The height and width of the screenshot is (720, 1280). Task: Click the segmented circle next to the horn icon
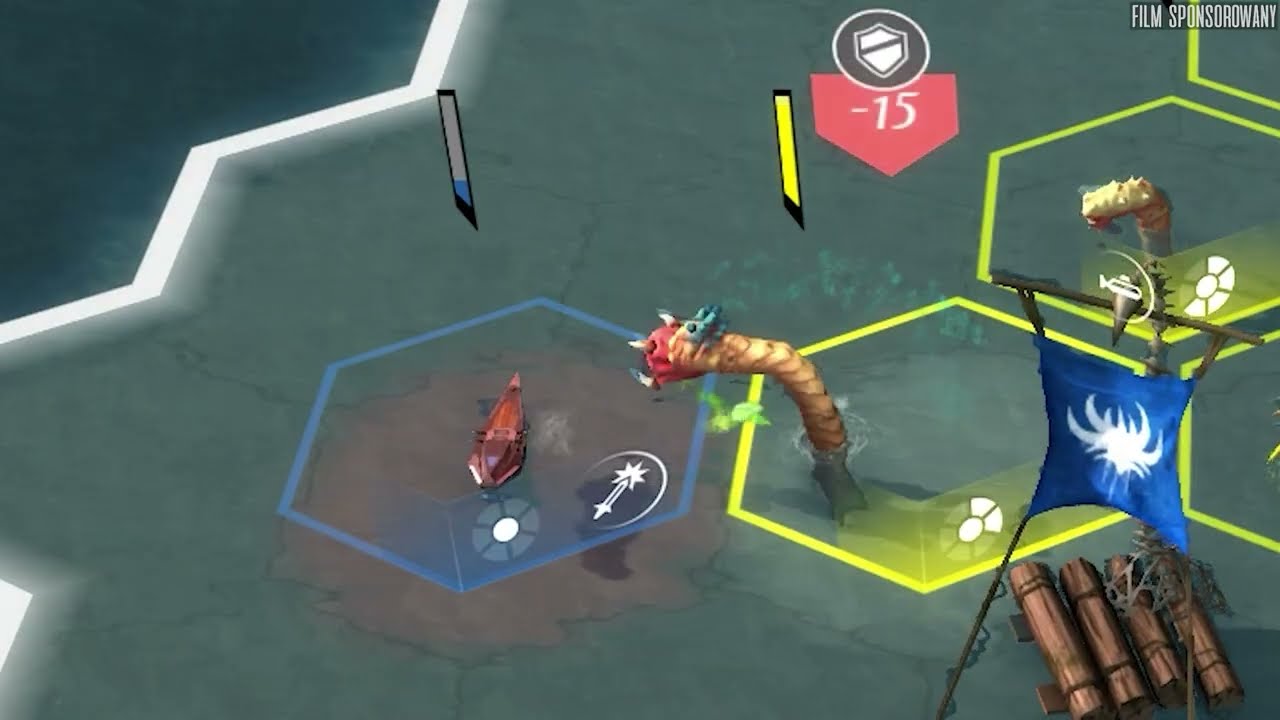[x=1207, y=285]
